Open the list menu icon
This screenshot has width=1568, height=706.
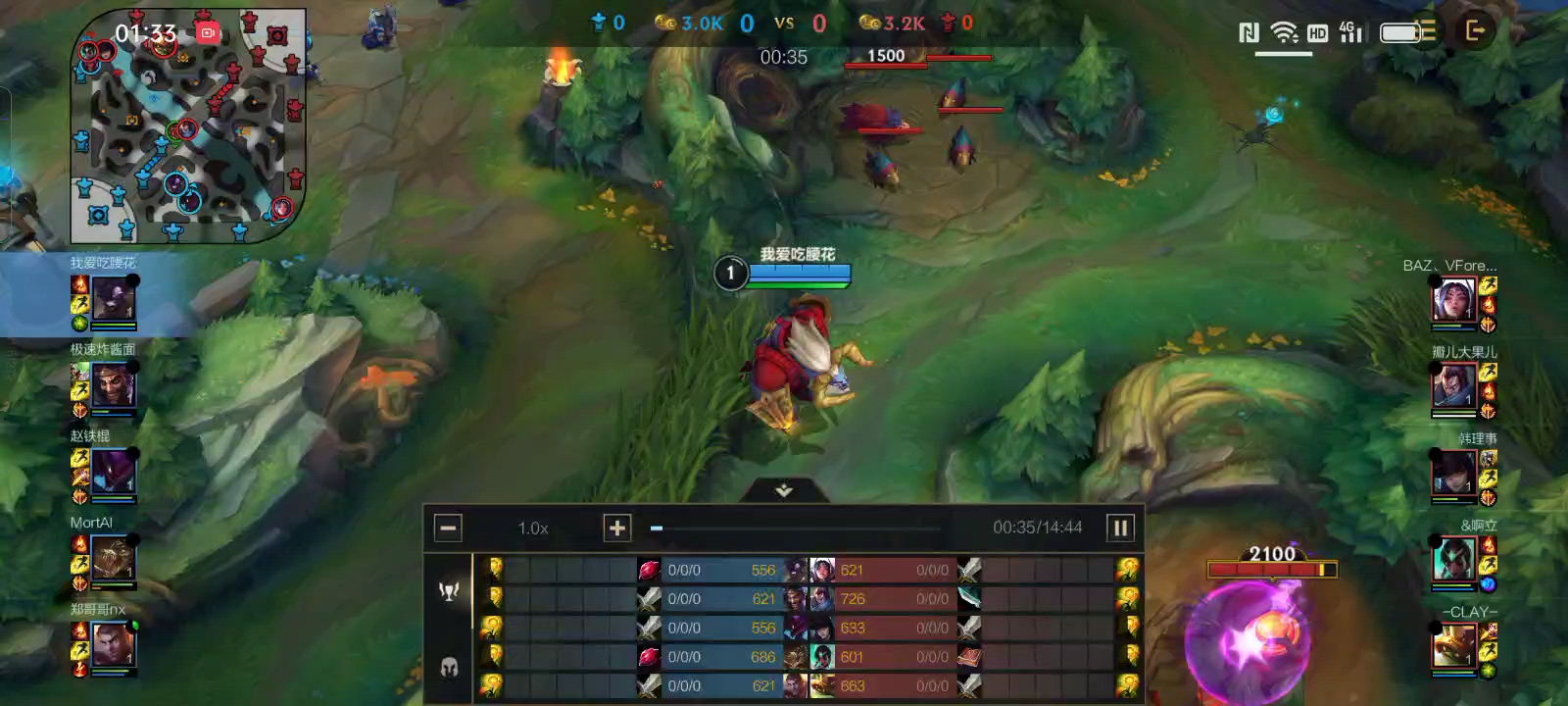click(1427, 31)
